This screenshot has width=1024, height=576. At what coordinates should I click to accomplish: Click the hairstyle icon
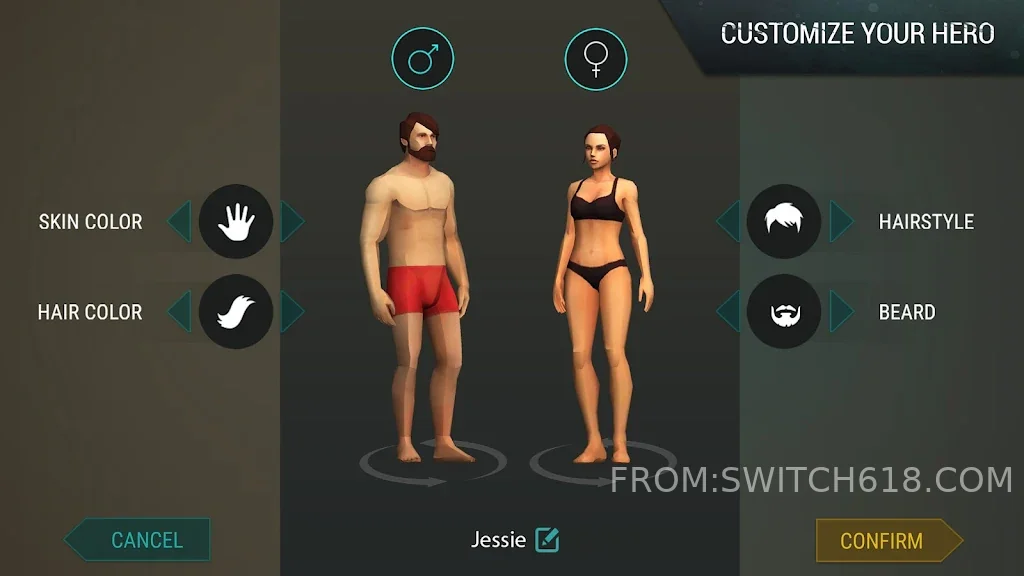[784, 222]
